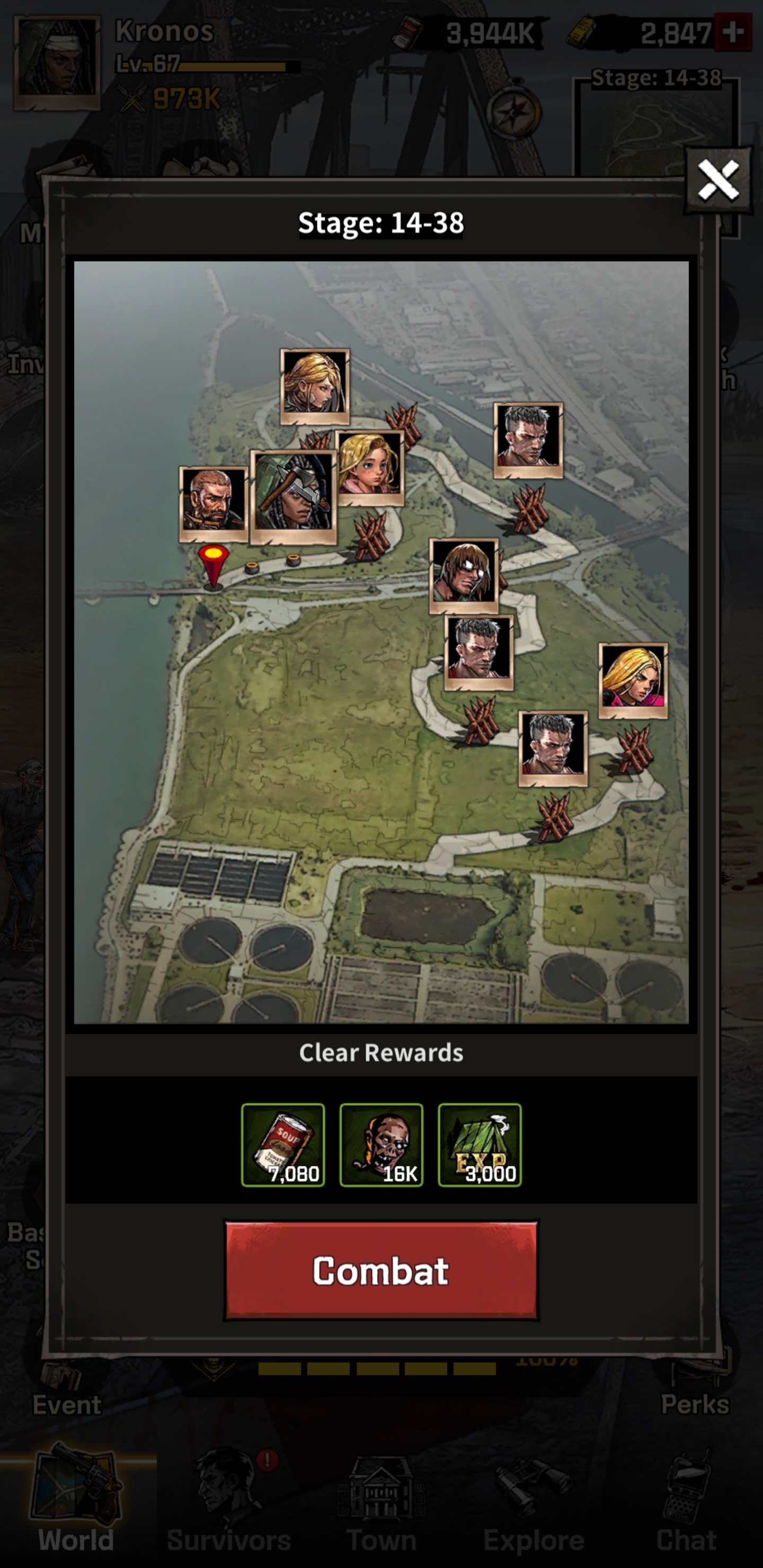Open the Event menu
The width and height of the screenshot is (763, 1568).
click(66, 1389)
